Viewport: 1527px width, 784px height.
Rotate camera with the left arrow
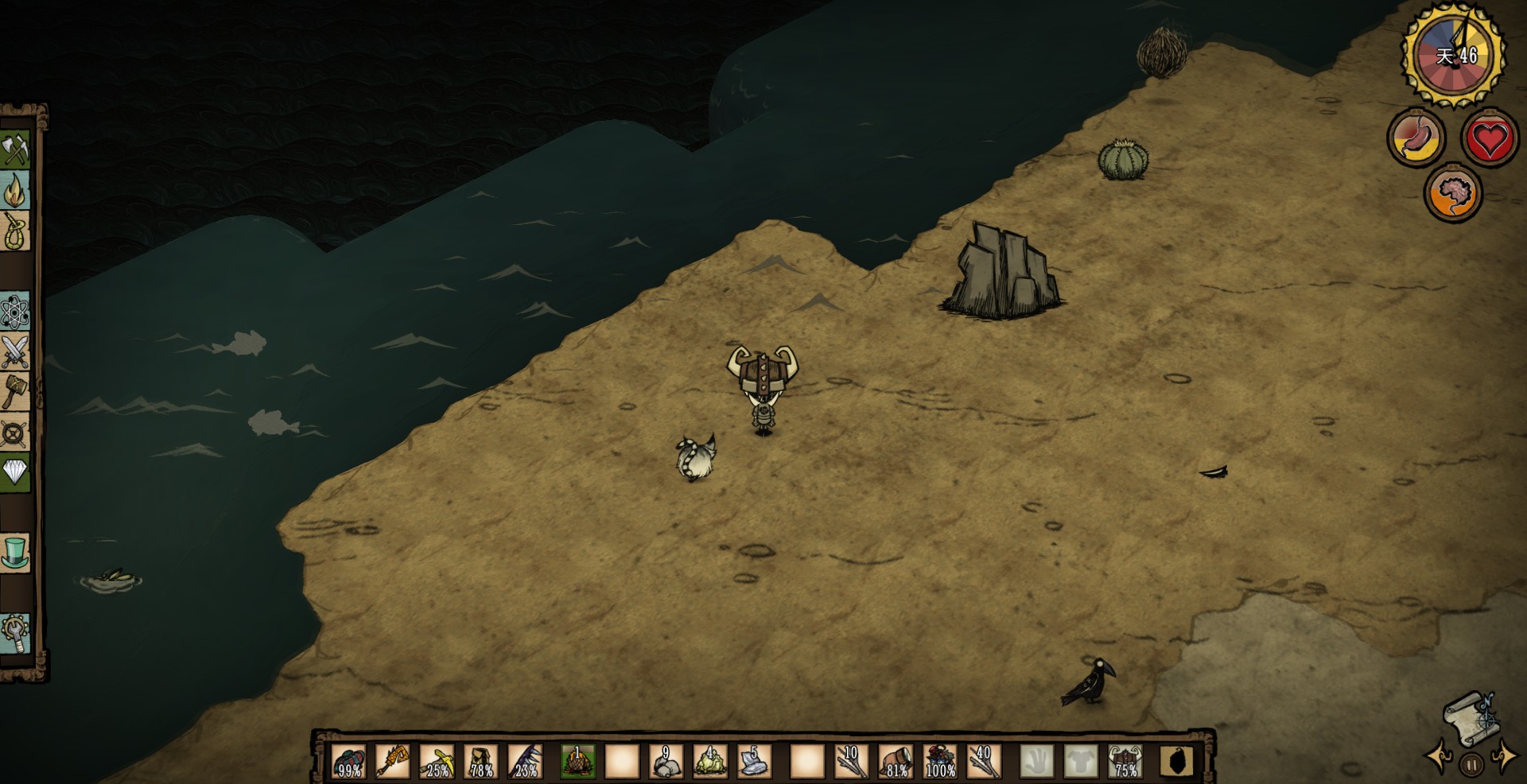1440,756
